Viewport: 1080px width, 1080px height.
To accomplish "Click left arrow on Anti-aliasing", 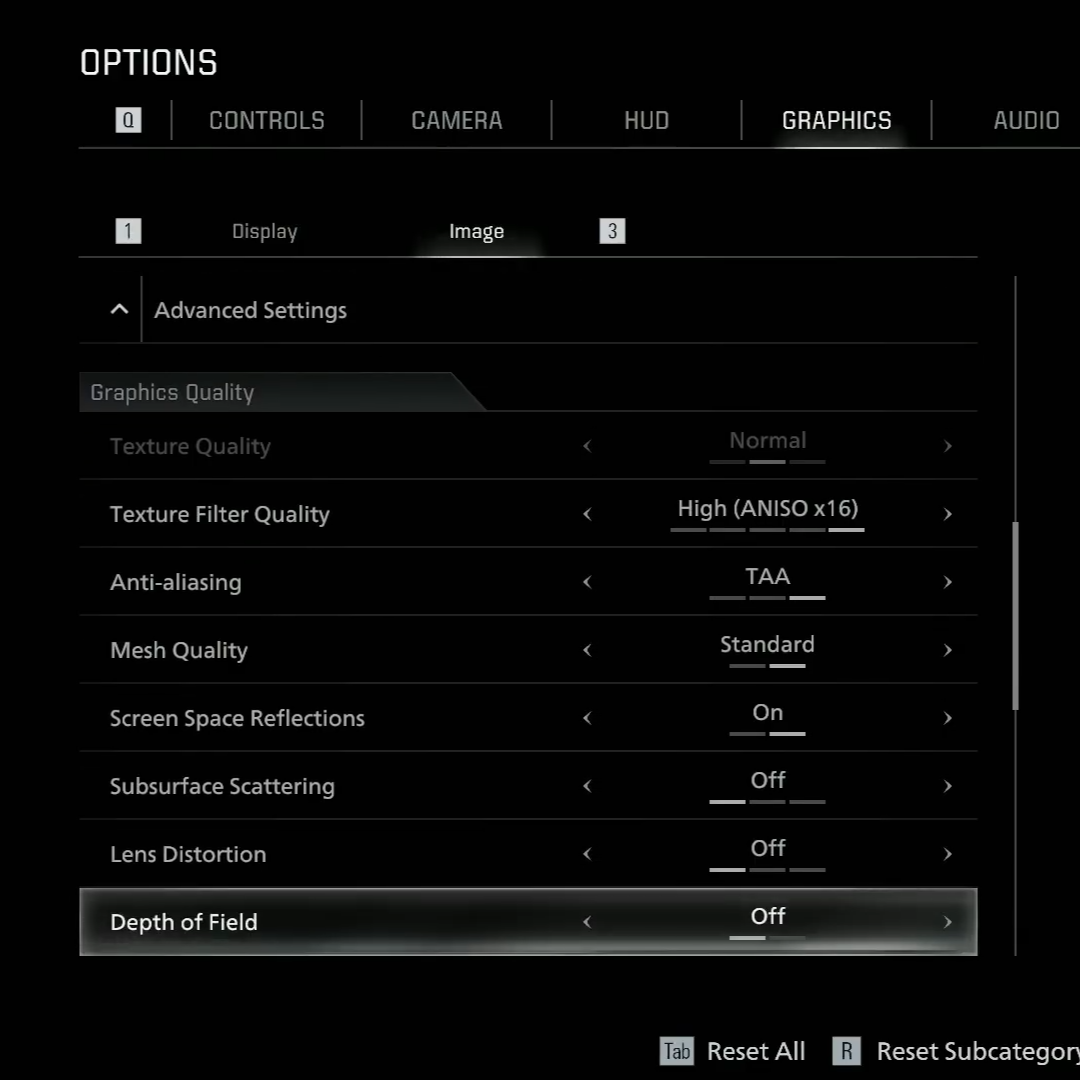I will coord(587,582).
